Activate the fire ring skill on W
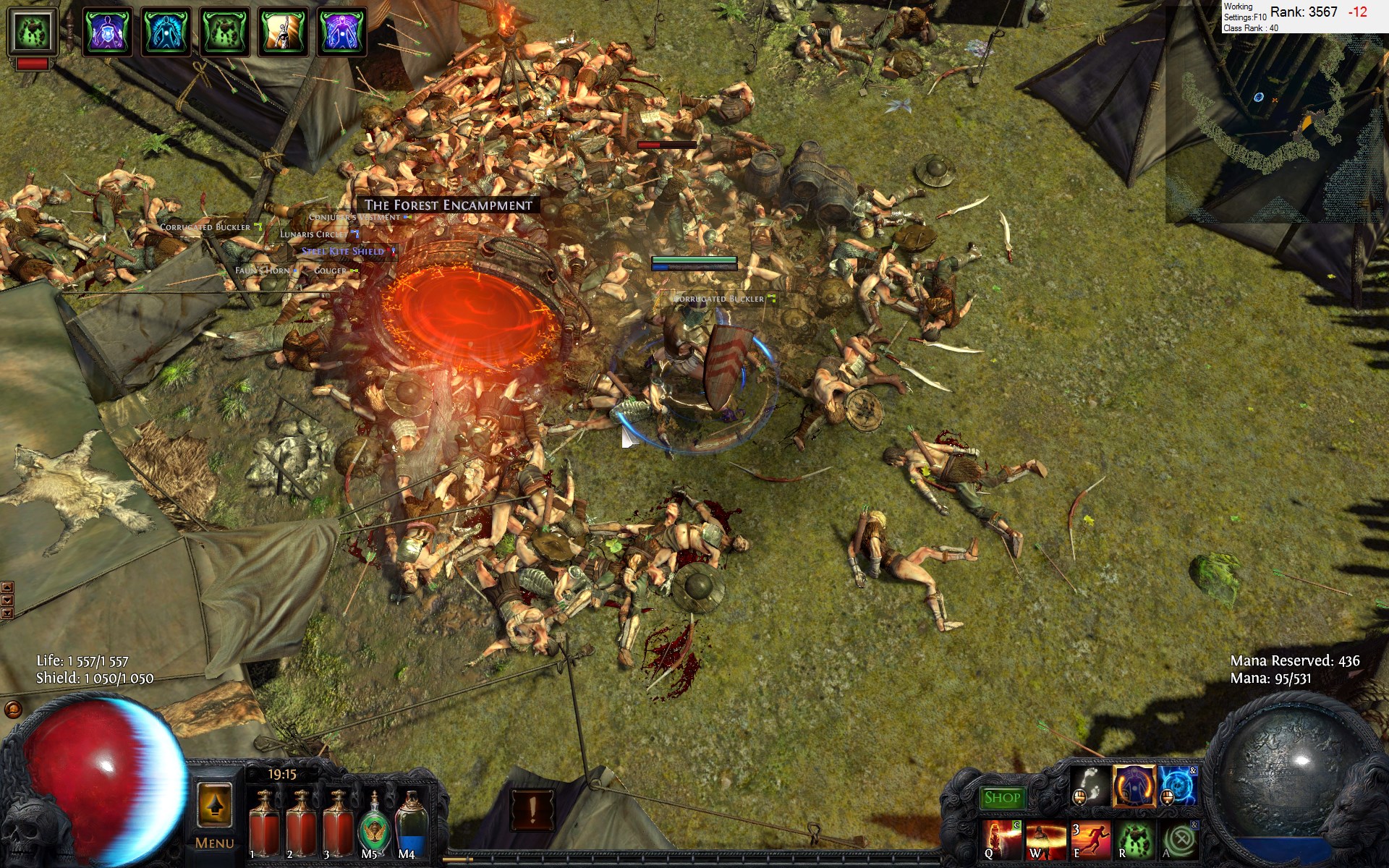1389x868 pixels. tap(1045, 839)
